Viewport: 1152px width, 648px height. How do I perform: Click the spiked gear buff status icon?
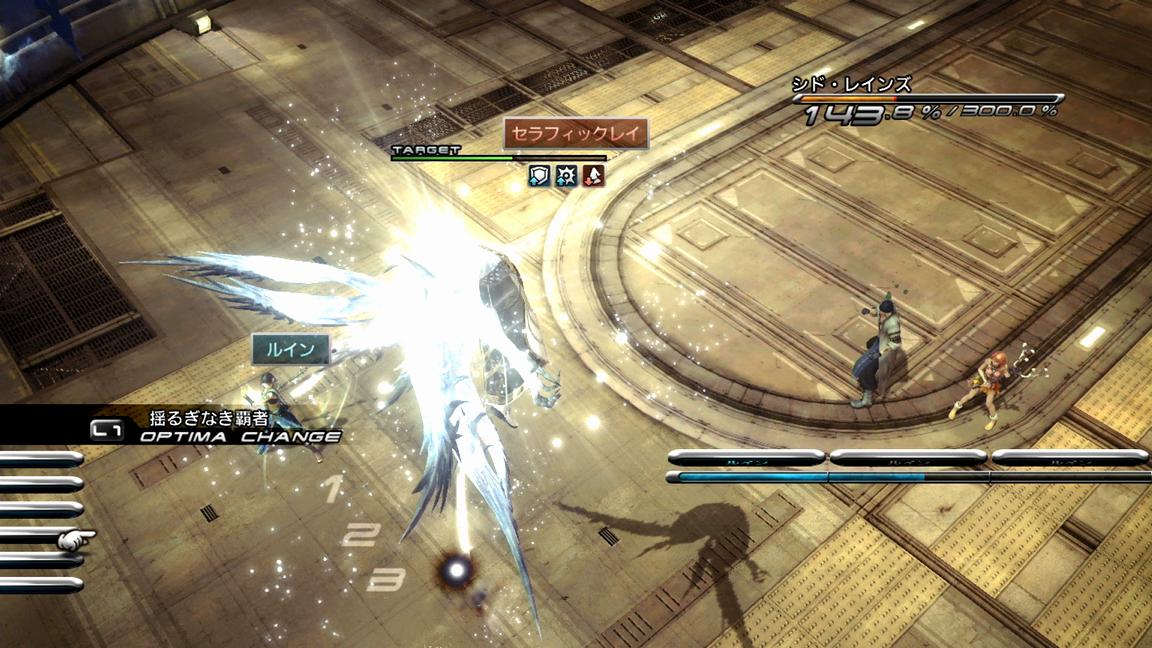(567, 177)
